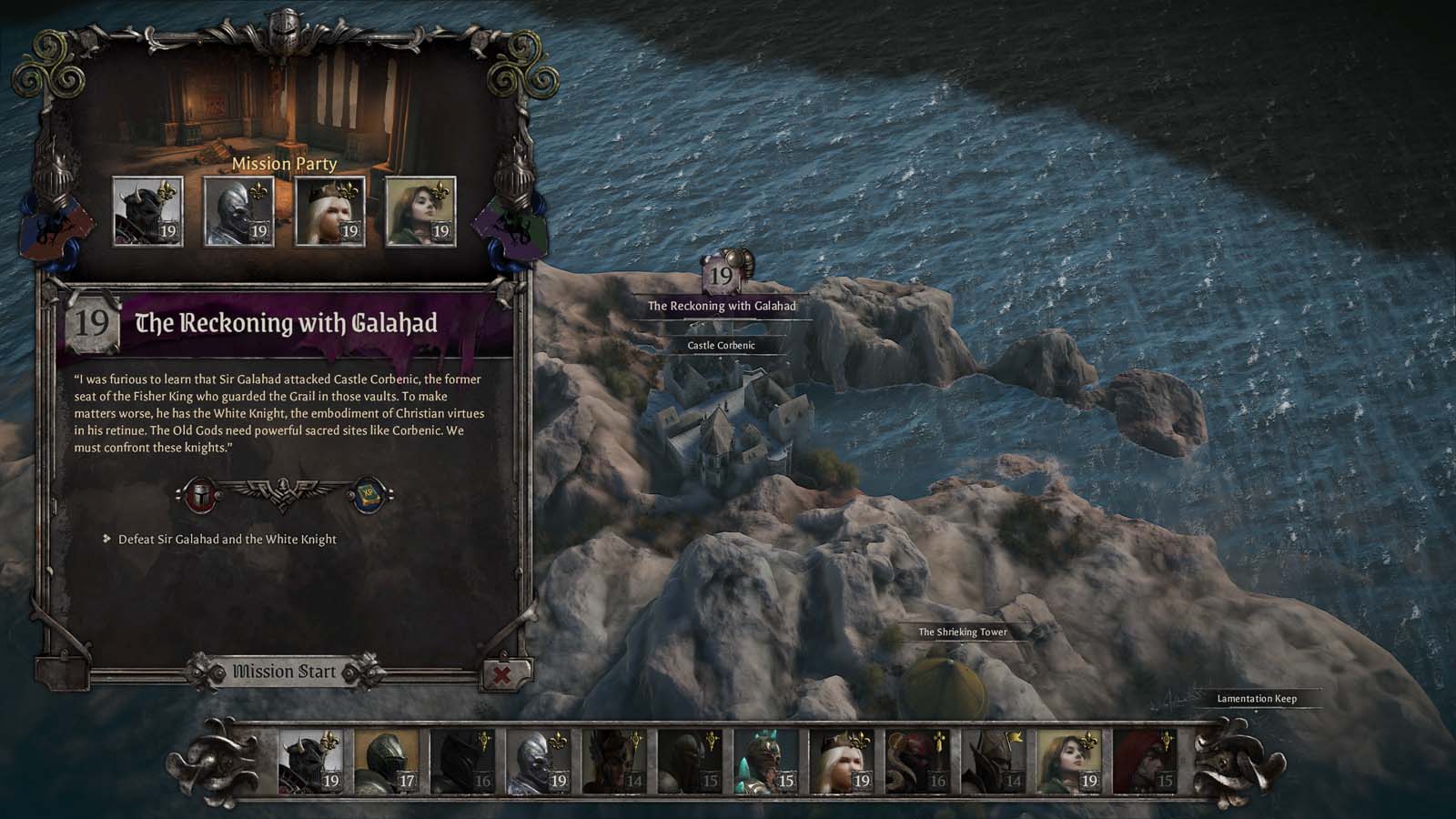Click the knight helmet reward icon
1456x819 pixels.
(x=202, y=494)
